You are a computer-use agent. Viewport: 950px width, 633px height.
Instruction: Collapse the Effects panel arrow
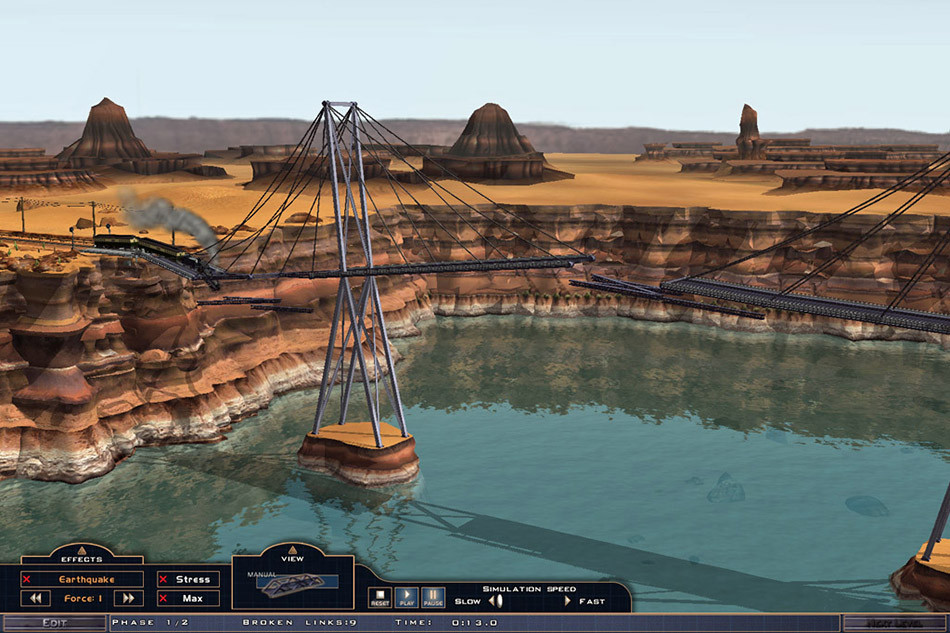[82, 549]
